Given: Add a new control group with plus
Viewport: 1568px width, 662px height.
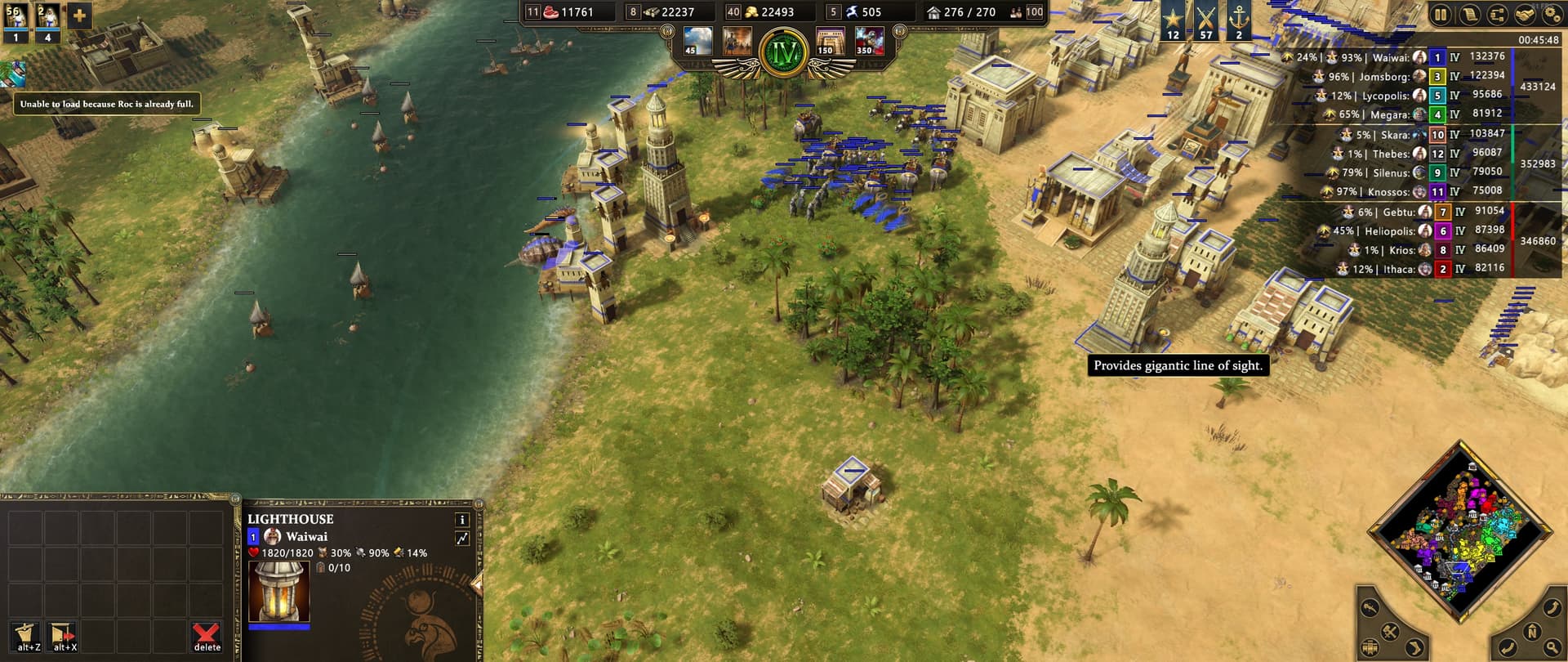Looking at the screenshot, I should [79, 16].
